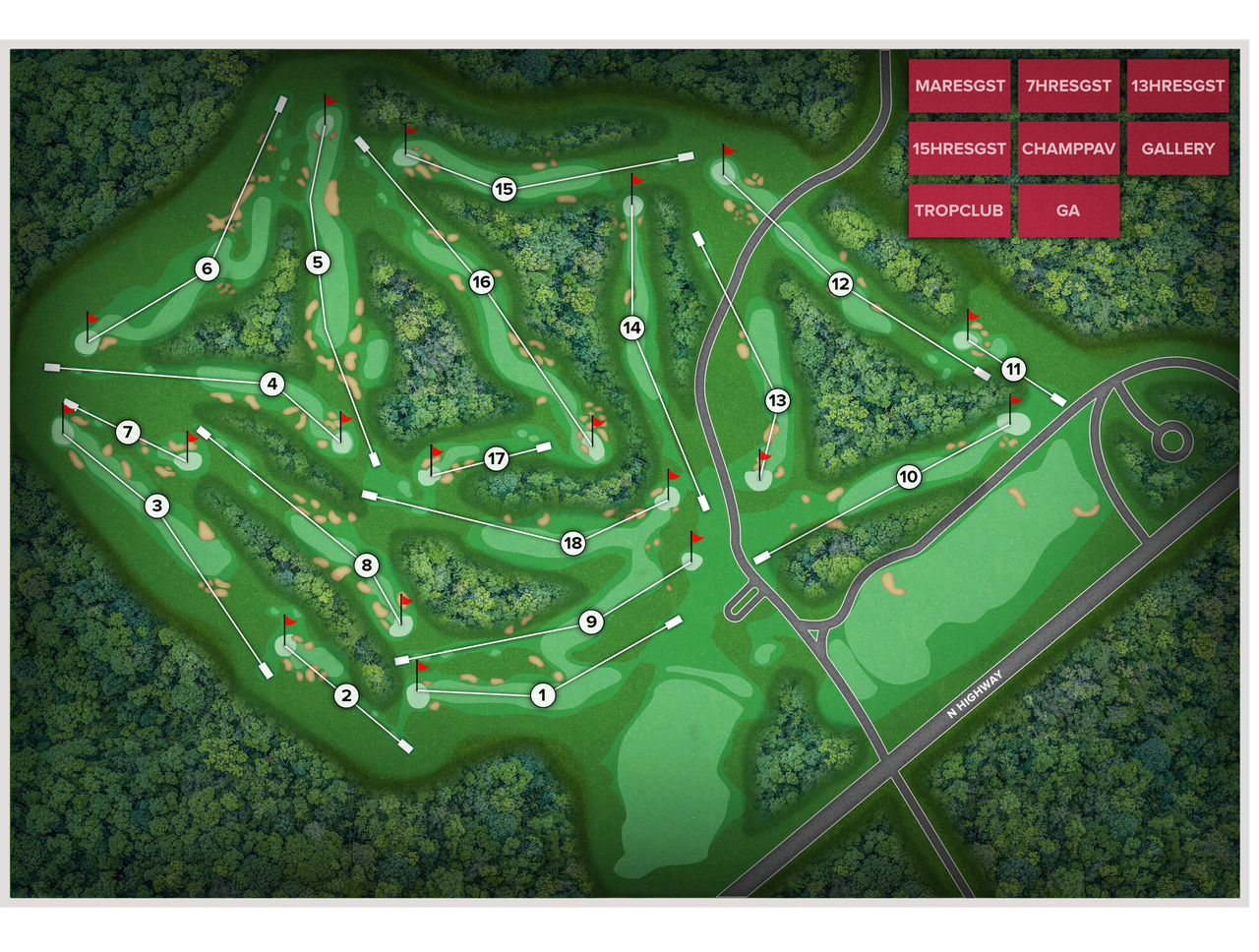1259x952 pixels.
Task: Click the GA button
Action: 1068,210
